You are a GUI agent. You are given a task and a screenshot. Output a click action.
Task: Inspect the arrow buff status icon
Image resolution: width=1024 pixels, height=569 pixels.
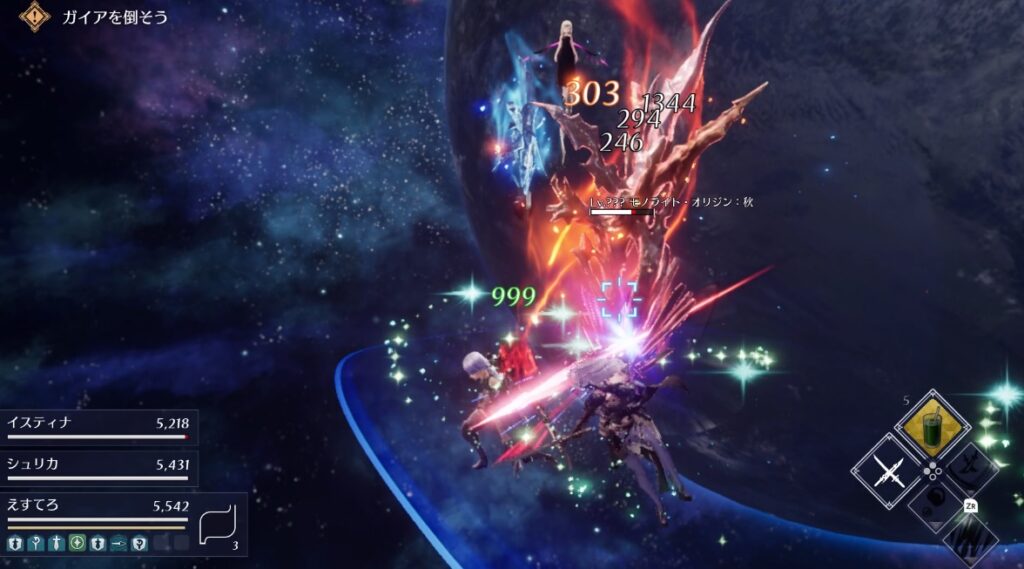click(119, 544)
